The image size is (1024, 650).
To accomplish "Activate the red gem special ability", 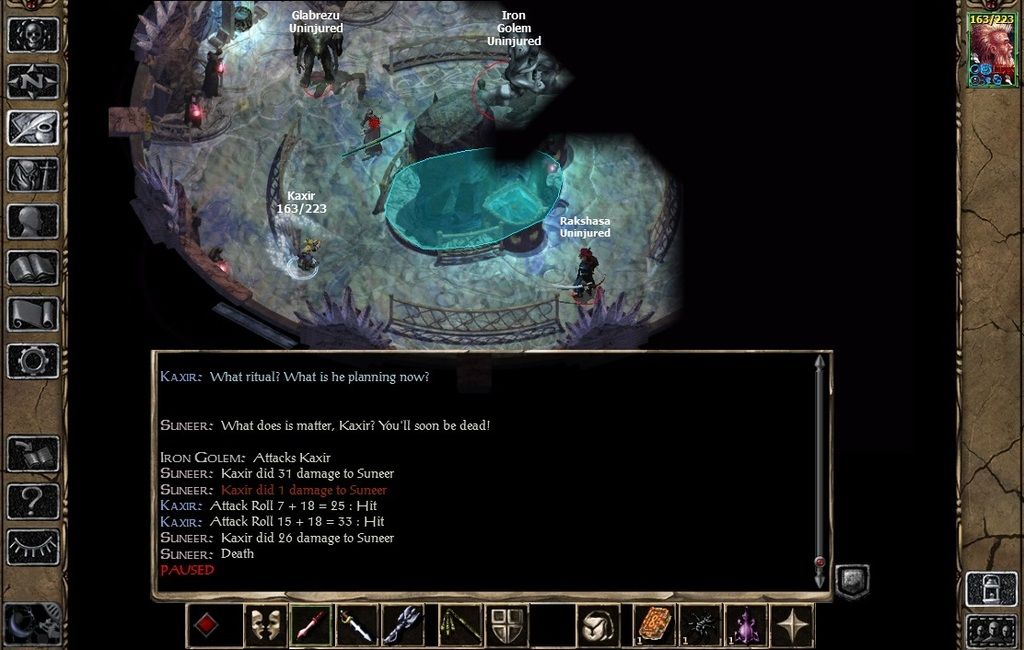I will [206, 626].
